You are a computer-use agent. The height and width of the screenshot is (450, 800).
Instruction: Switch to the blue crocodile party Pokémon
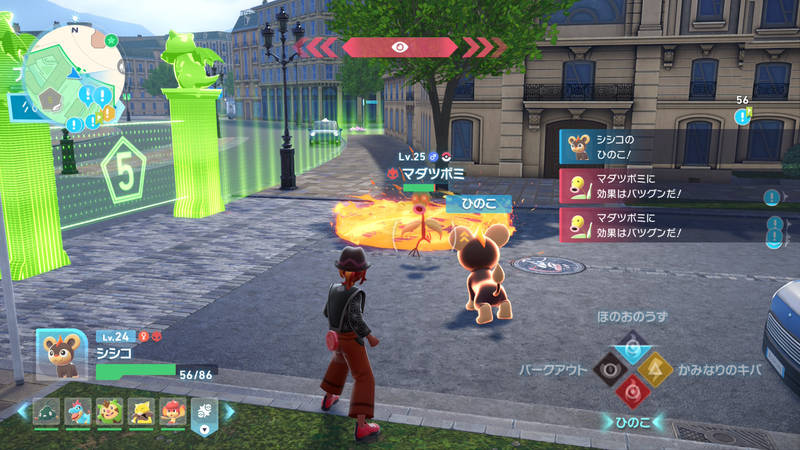click(78, 411)
